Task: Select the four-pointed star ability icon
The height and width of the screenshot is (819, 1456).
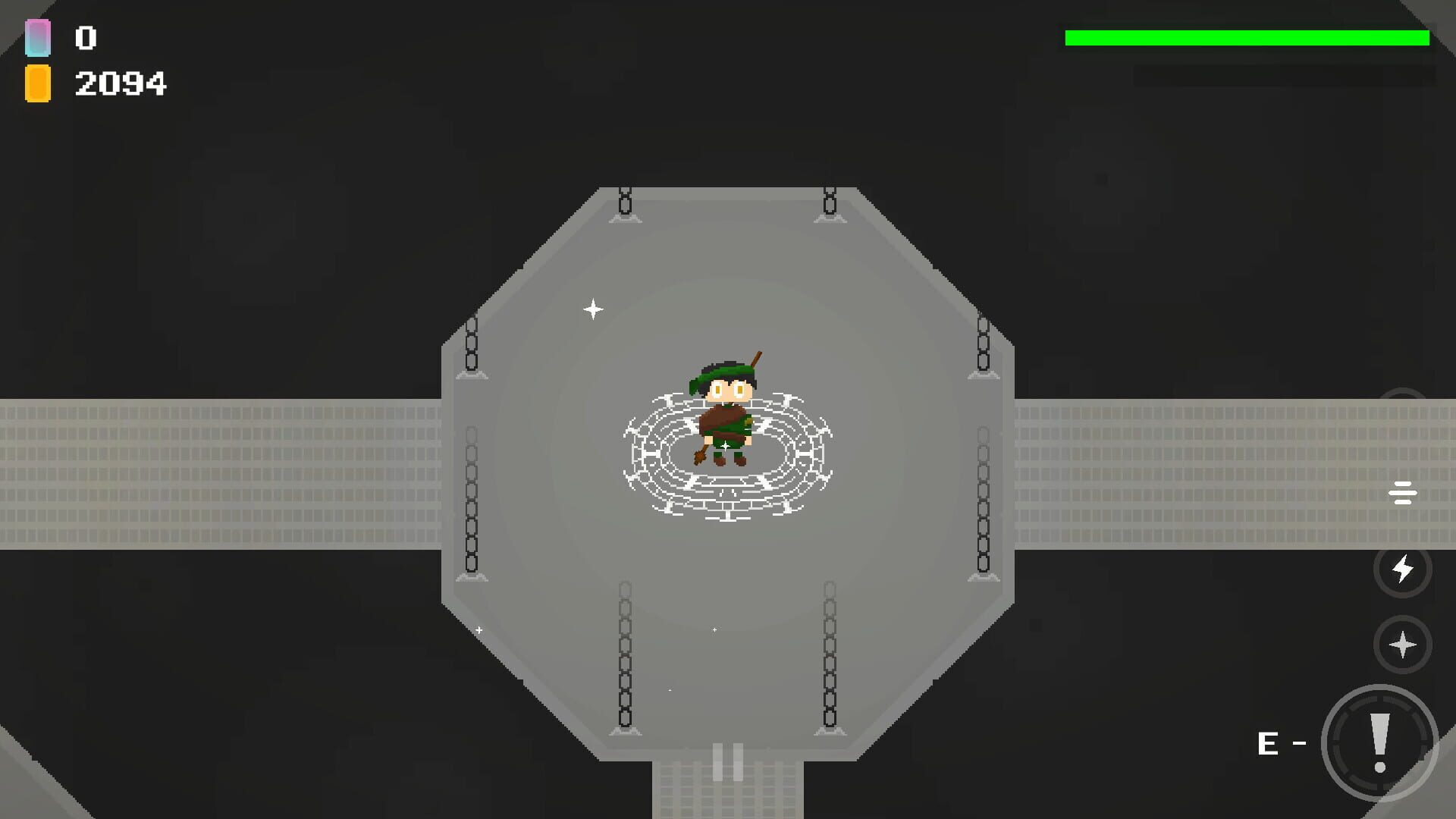Action: pyautogui.click(x=1404, y=647)
